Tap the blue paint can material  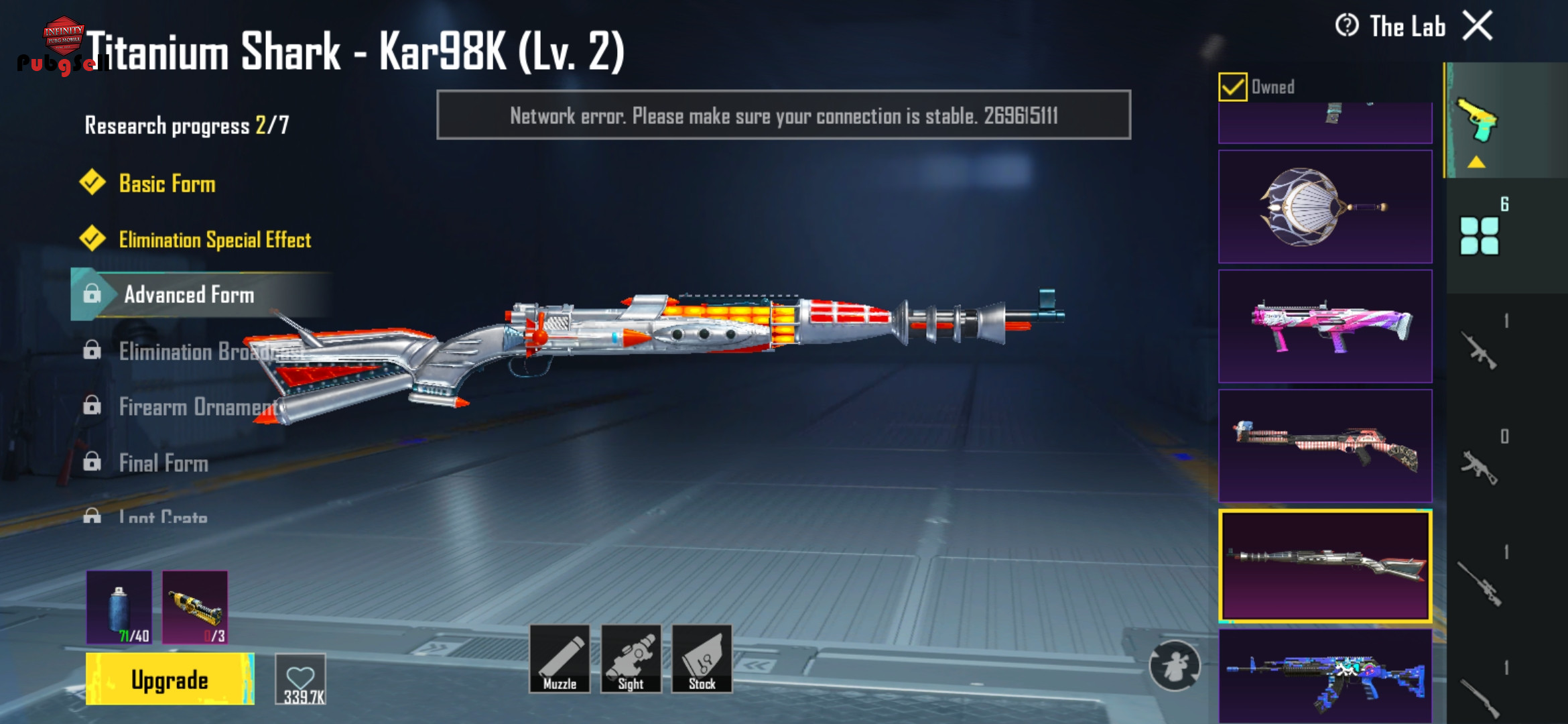[119, 607]
